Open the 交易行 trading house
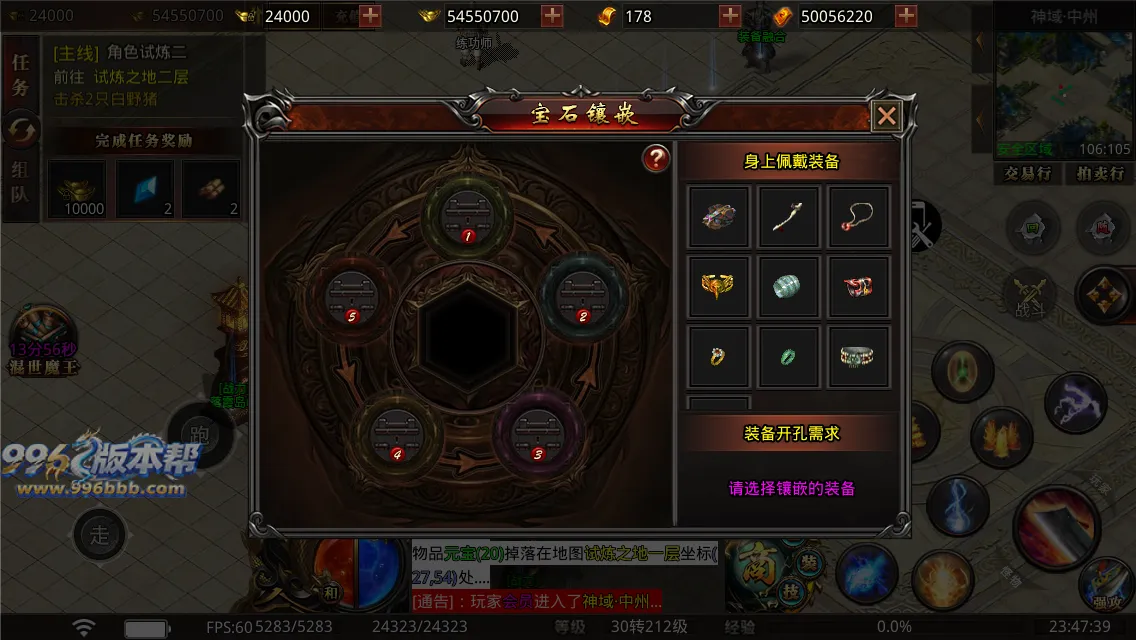The image size is (1136, 640). coord(1027,173)
